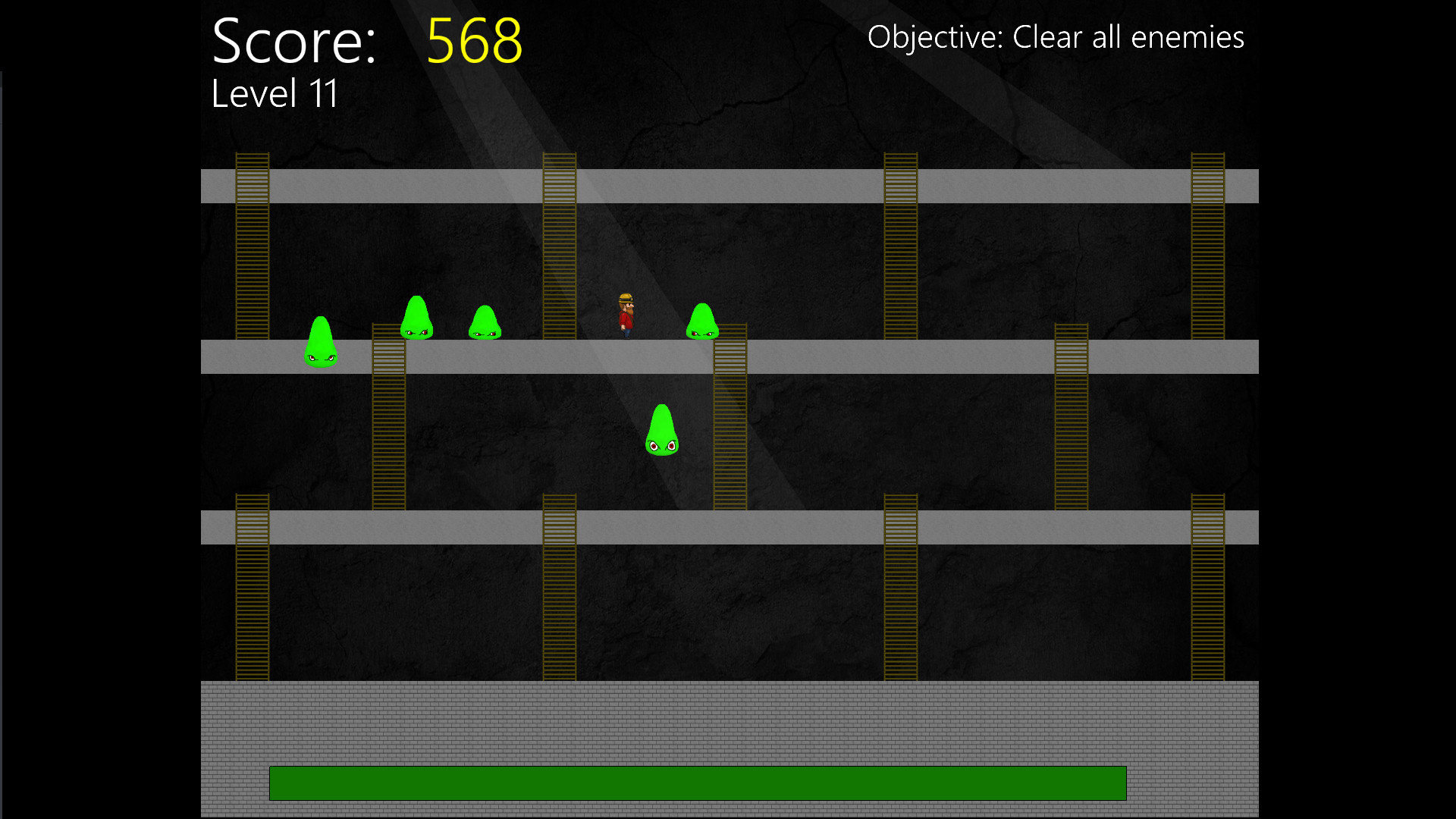Click the Level 11 text
This screenshot has width=1456, height=819.
point(275,93)
